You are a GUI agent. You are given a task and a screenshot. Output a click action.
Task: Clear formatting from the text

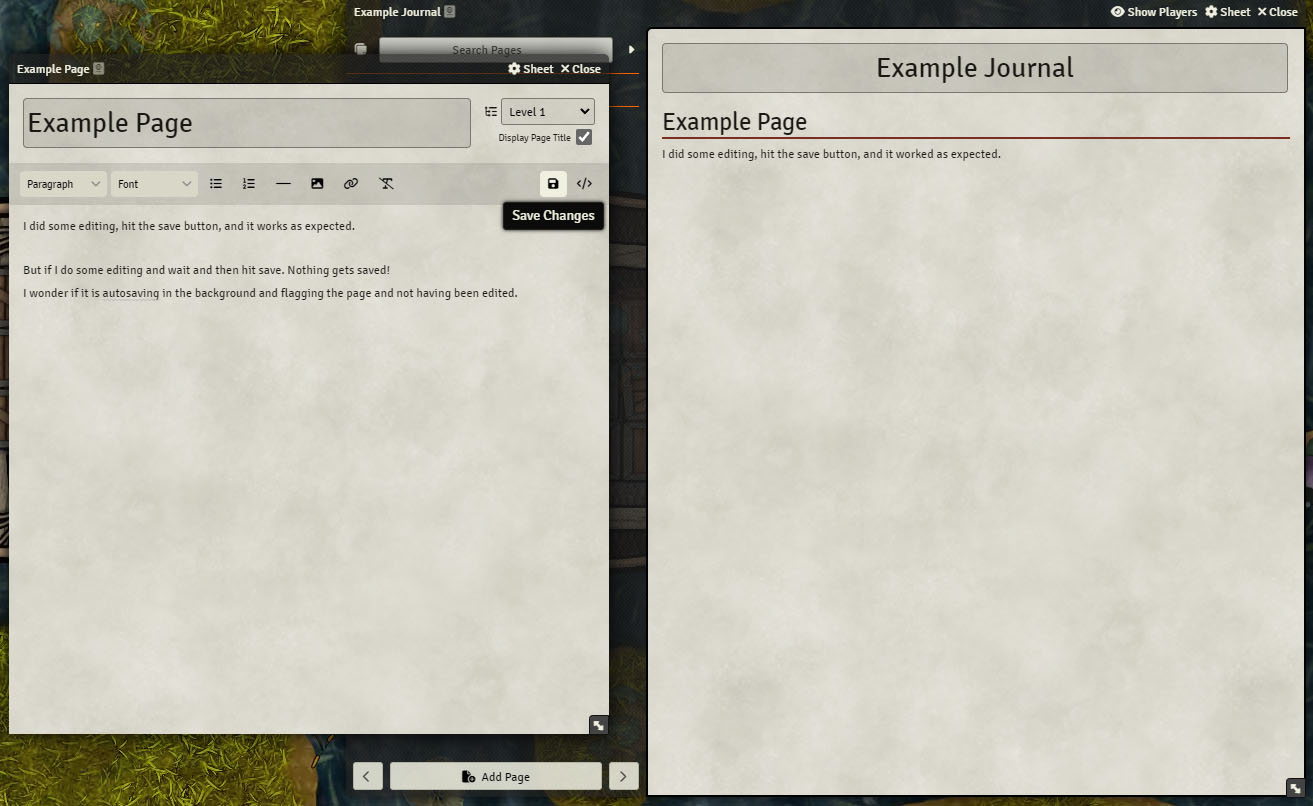pyautogui.click(x=387, y=183)
